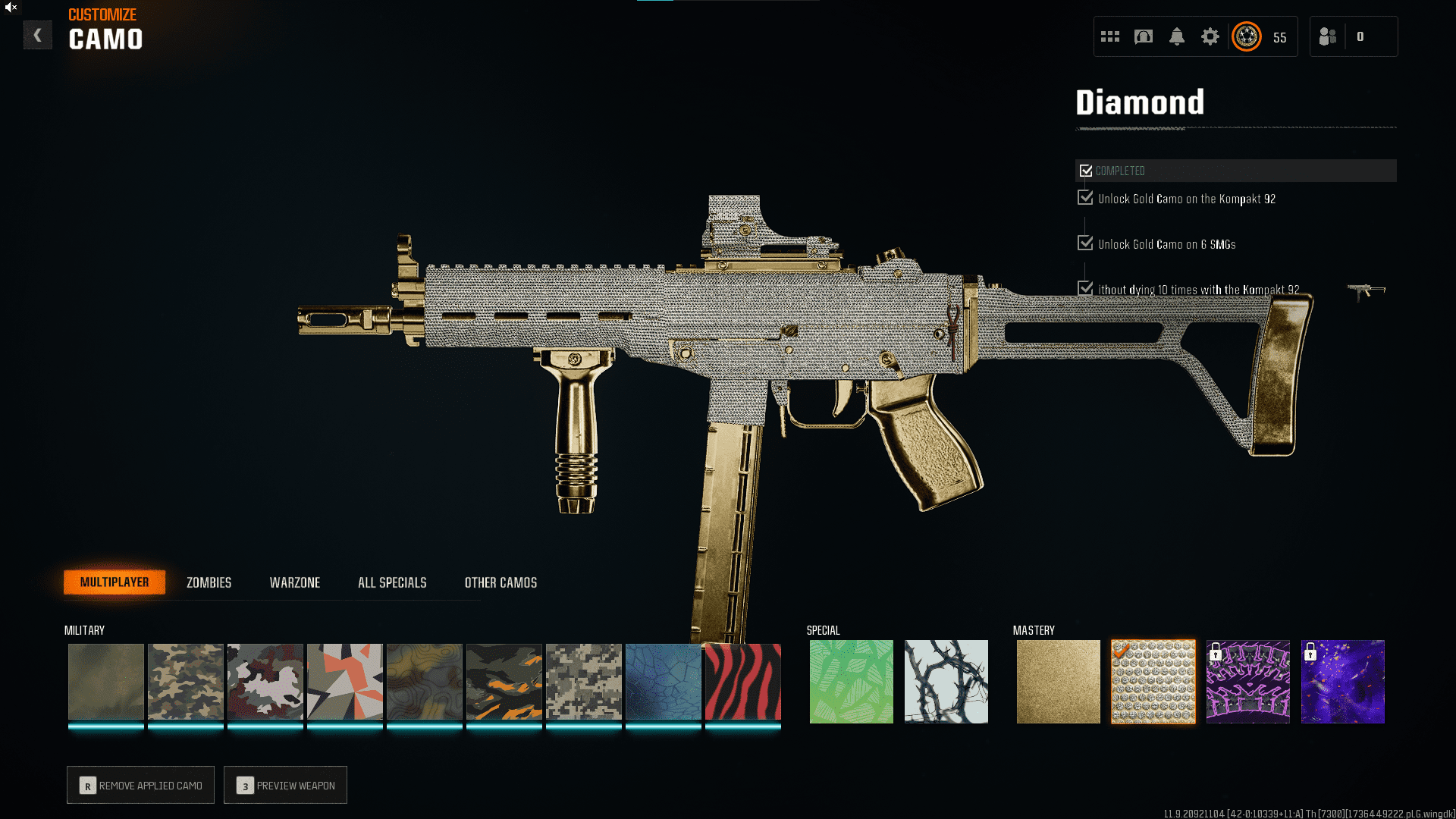Select the Gold mastery camo
Viewport: 1456px width, 819px height.
tap(1058, 681)
